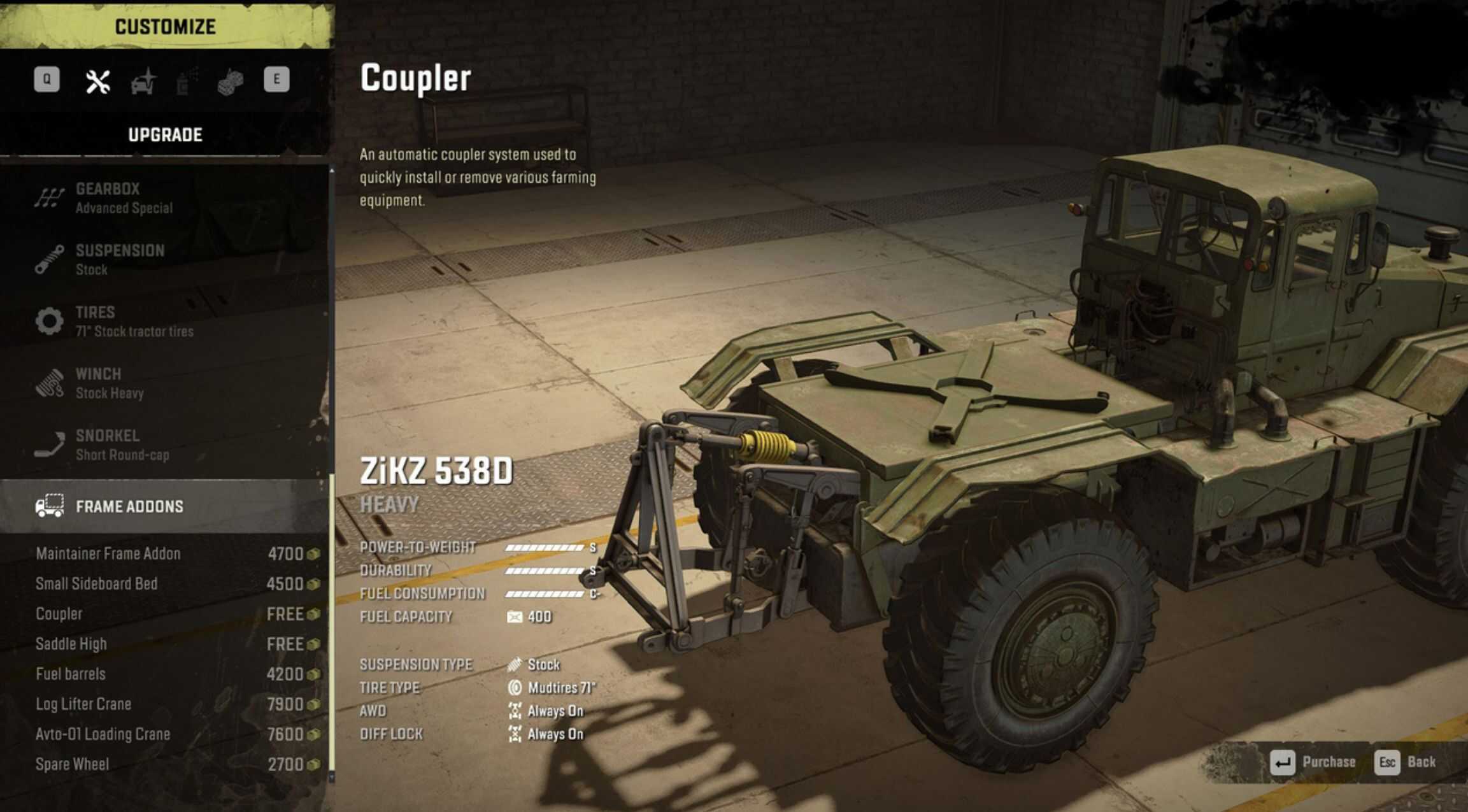Viewport: 1468px width, 812px height.
Task: Open the fuzzy dice tab
Action: tap(230, 82)
